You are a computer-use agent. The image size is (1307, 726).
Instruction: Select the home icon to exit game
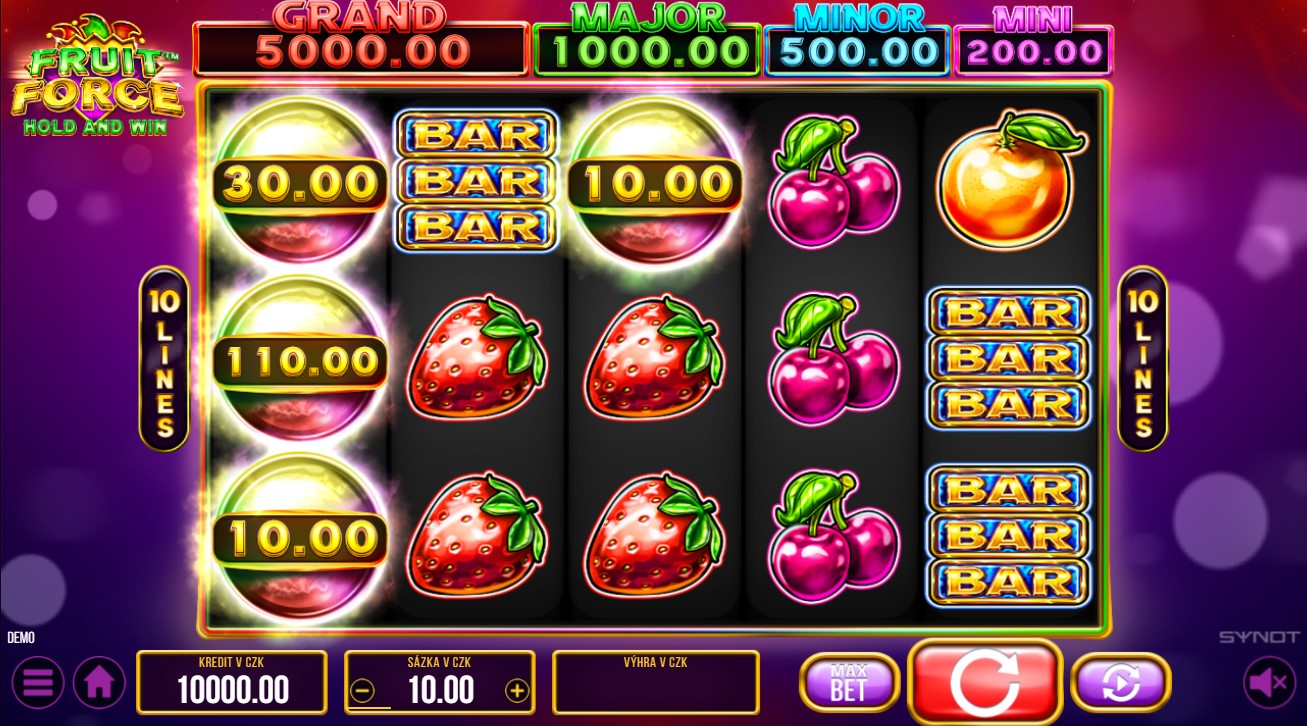[100, 682]
